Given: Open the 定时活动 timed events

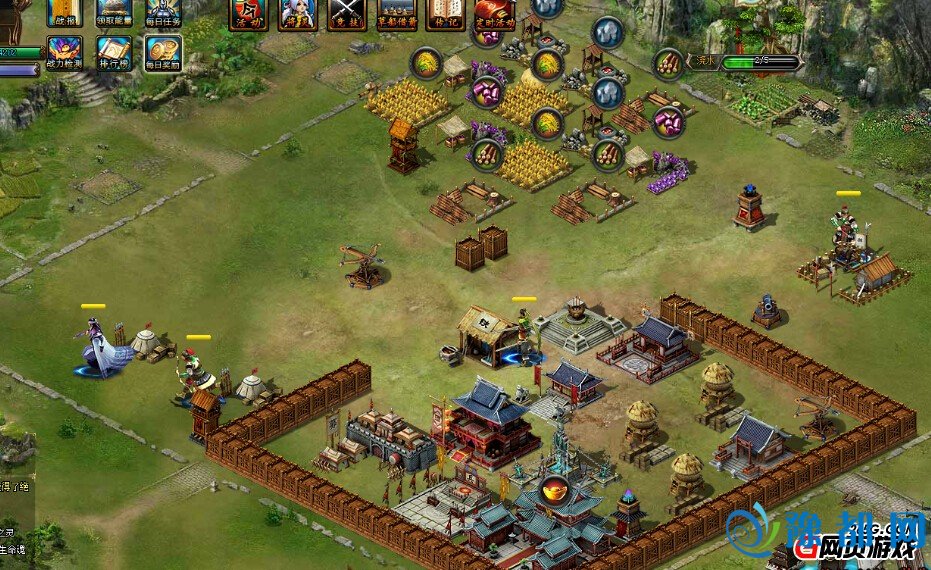Looking at the screenshot, I should pyautogui.click(x=495, y=13).
